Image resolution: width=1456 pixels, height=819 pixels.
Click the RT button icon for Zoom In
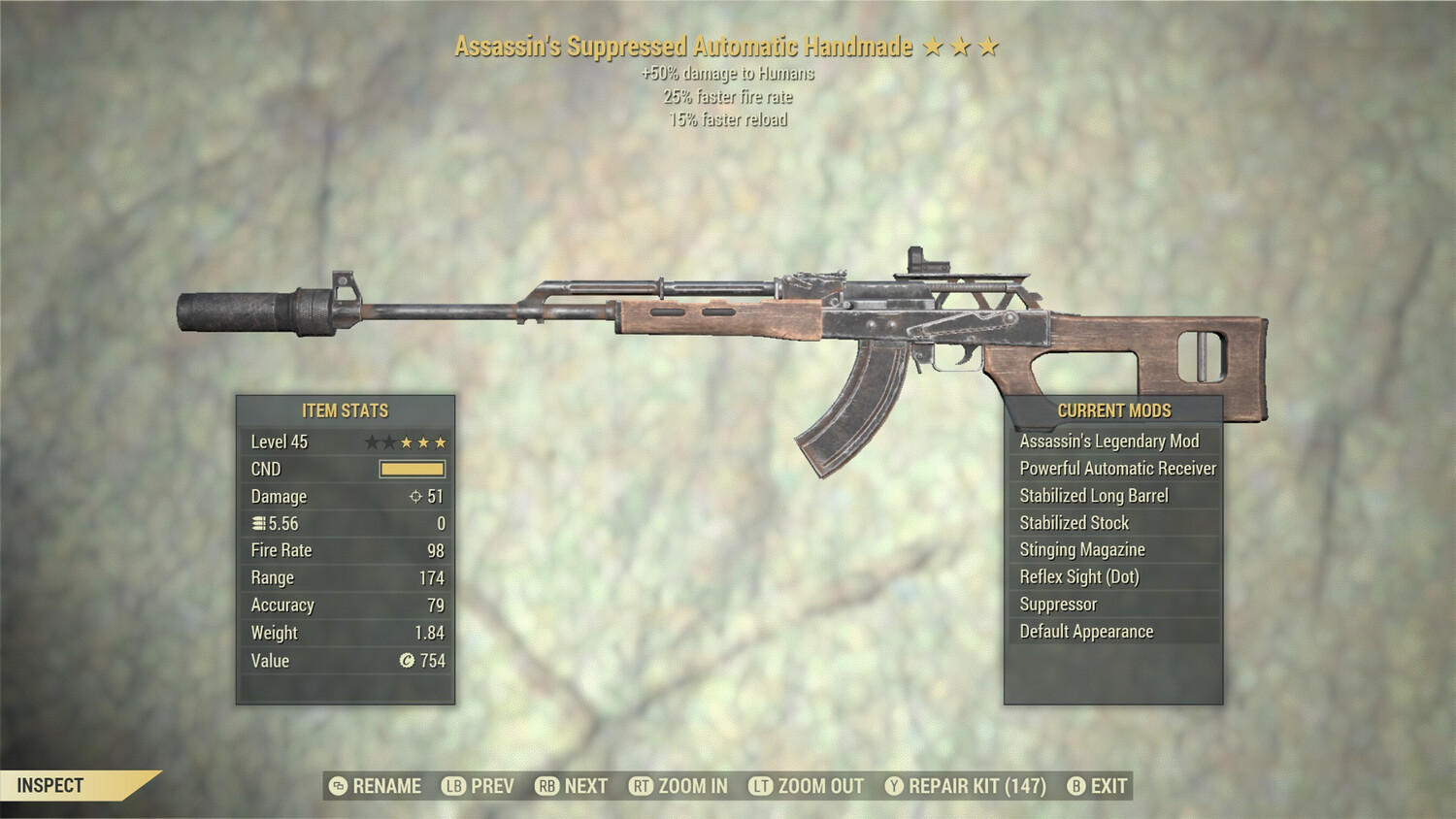click(x=643, y=787)
